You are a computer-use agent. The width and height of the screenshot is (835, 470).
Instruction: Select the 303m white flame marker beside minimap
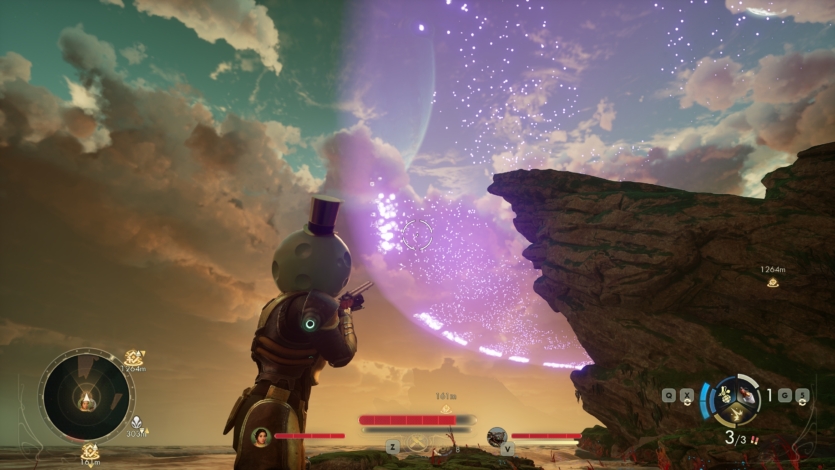pyautogui.click(x=136, y=423)
